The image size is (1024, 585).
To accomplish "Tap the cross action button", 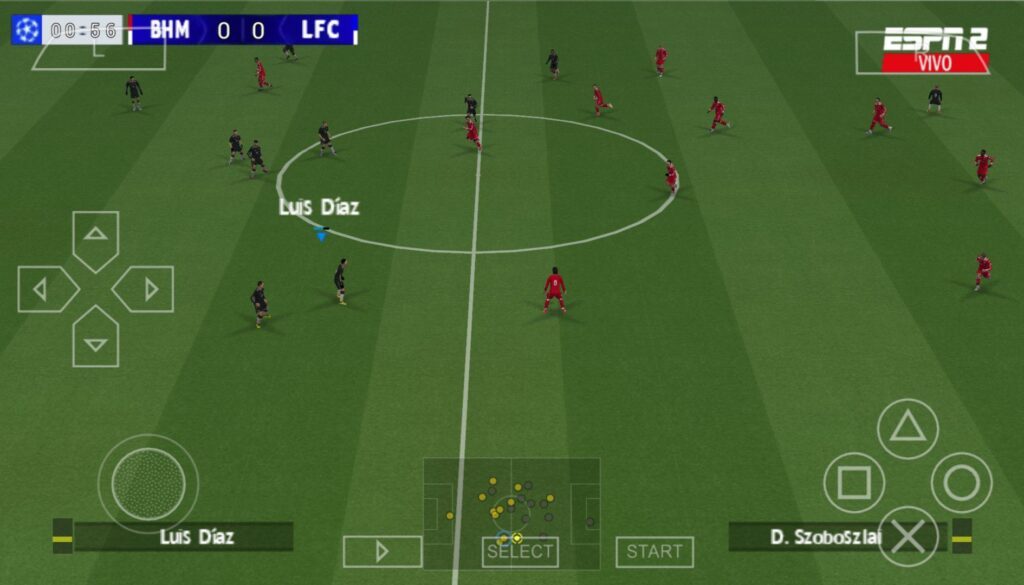I will click(907, 537).
